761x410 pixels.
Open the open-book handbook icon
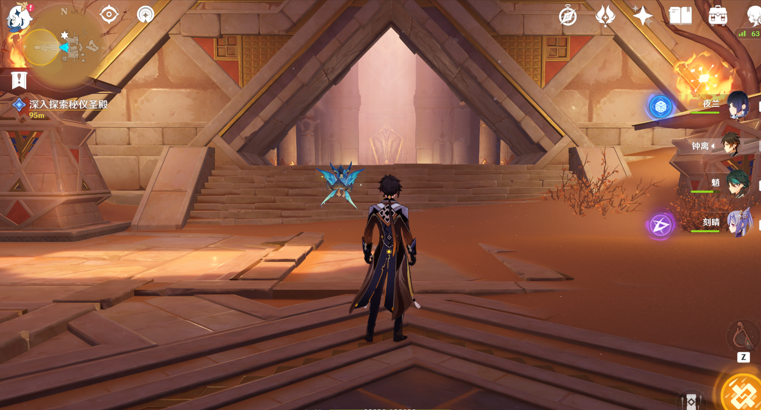(681, 15)
